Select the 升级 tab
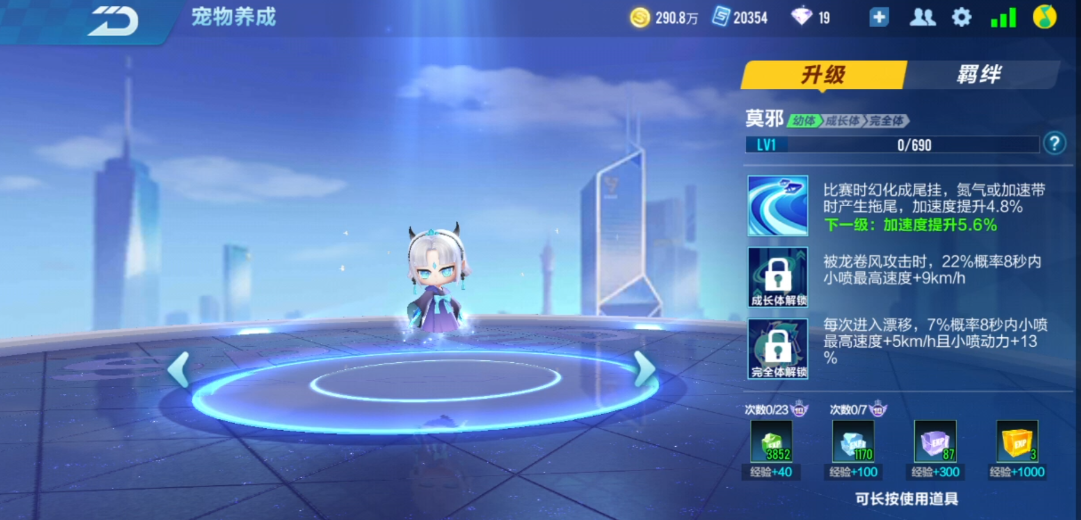This screenshot has width=1081, height=520. [x=823, y=75]
